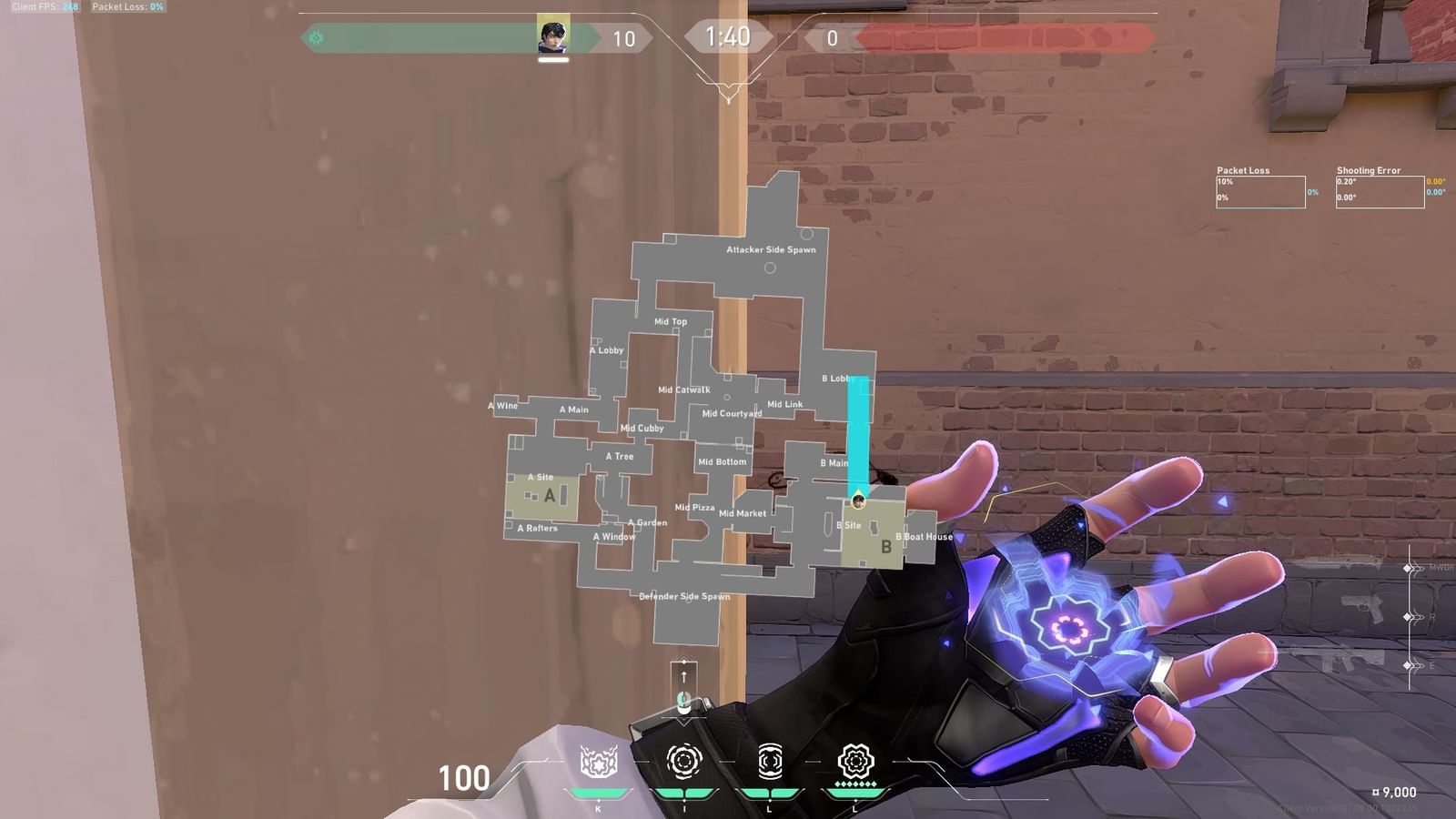Image resolution: width=1456 pixels, height=819 pixels.
Task: Click the allied score number 10
Action: [622, 38]
